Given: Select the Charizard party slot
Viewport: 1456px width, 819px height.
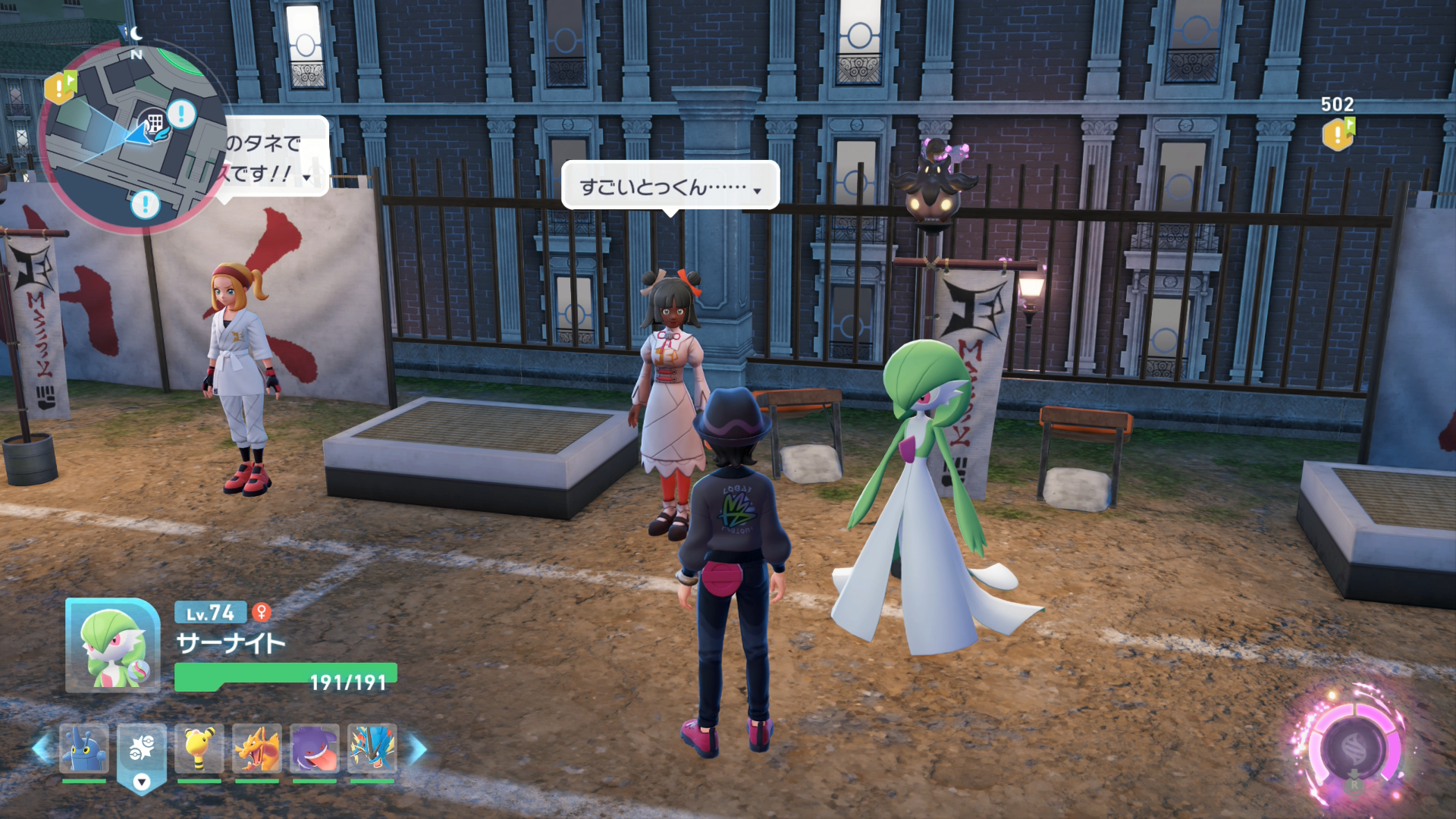Looking at the screenshot, I should coord(257,749).
